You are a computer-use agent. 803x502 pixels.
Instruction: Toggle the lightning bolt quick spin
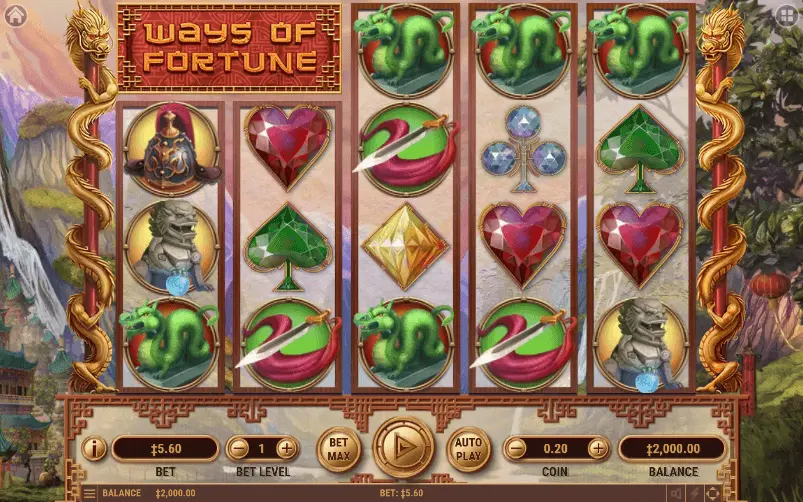695,493
